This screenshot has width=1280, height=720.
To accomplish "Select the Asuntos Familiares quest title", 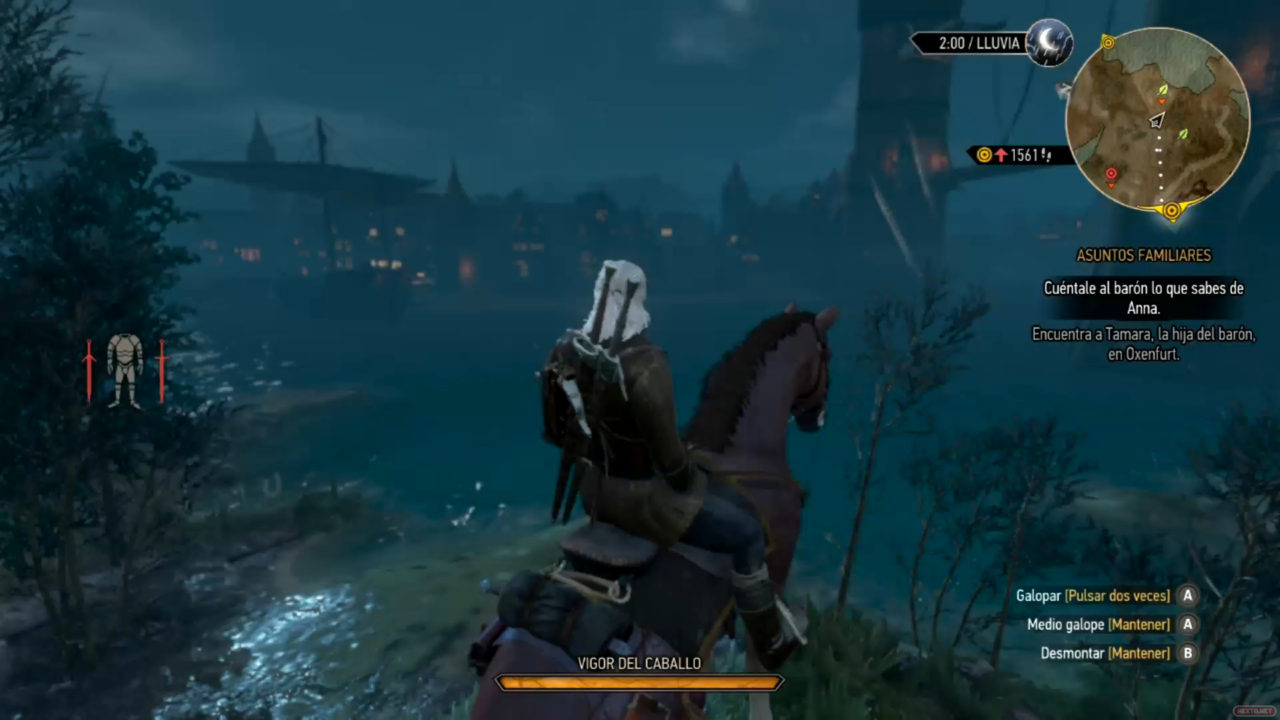I will (x=1143, y=256).
